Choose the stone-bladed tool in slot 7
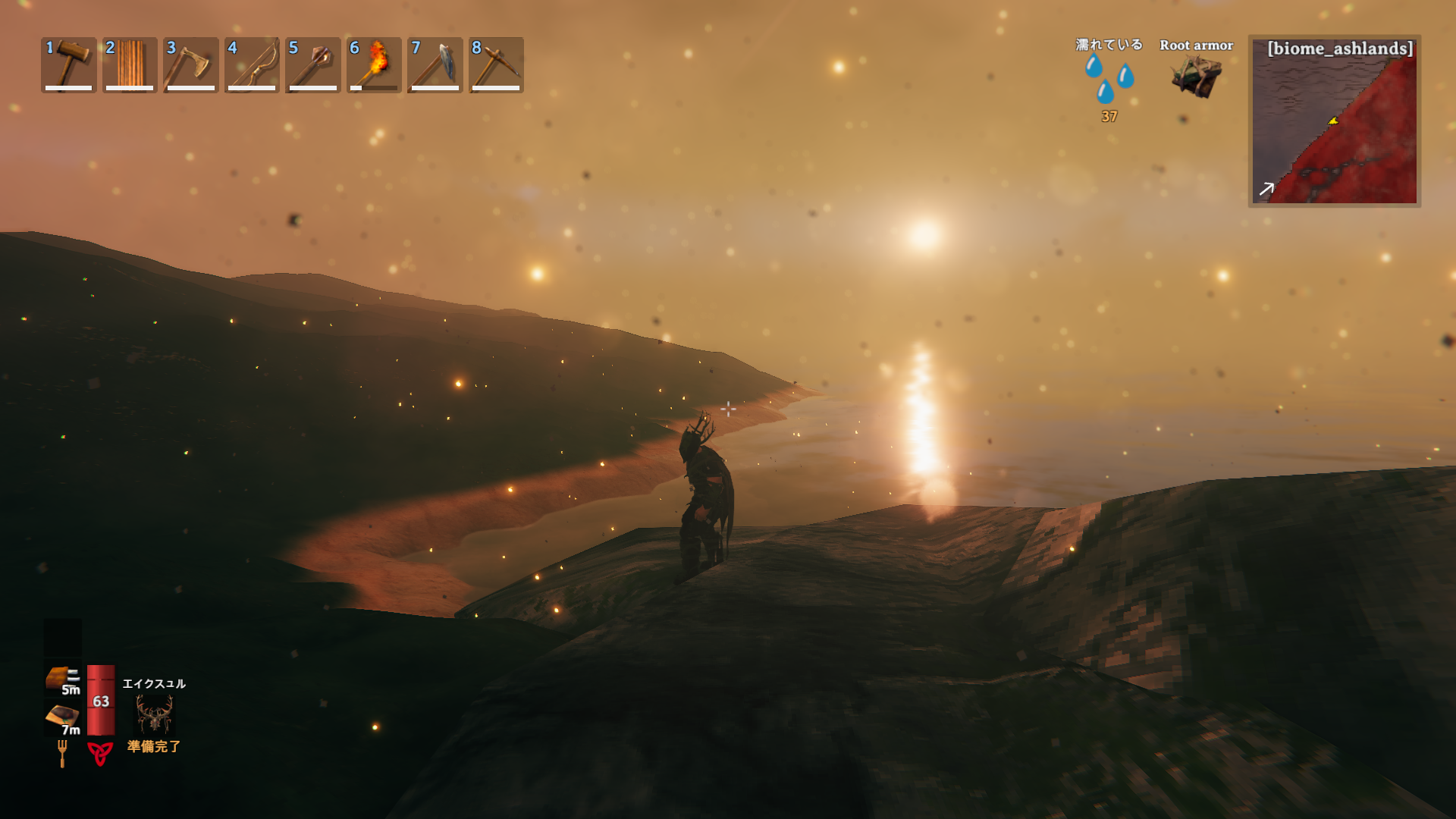1456x819 pixels. [x=435, y=64]
